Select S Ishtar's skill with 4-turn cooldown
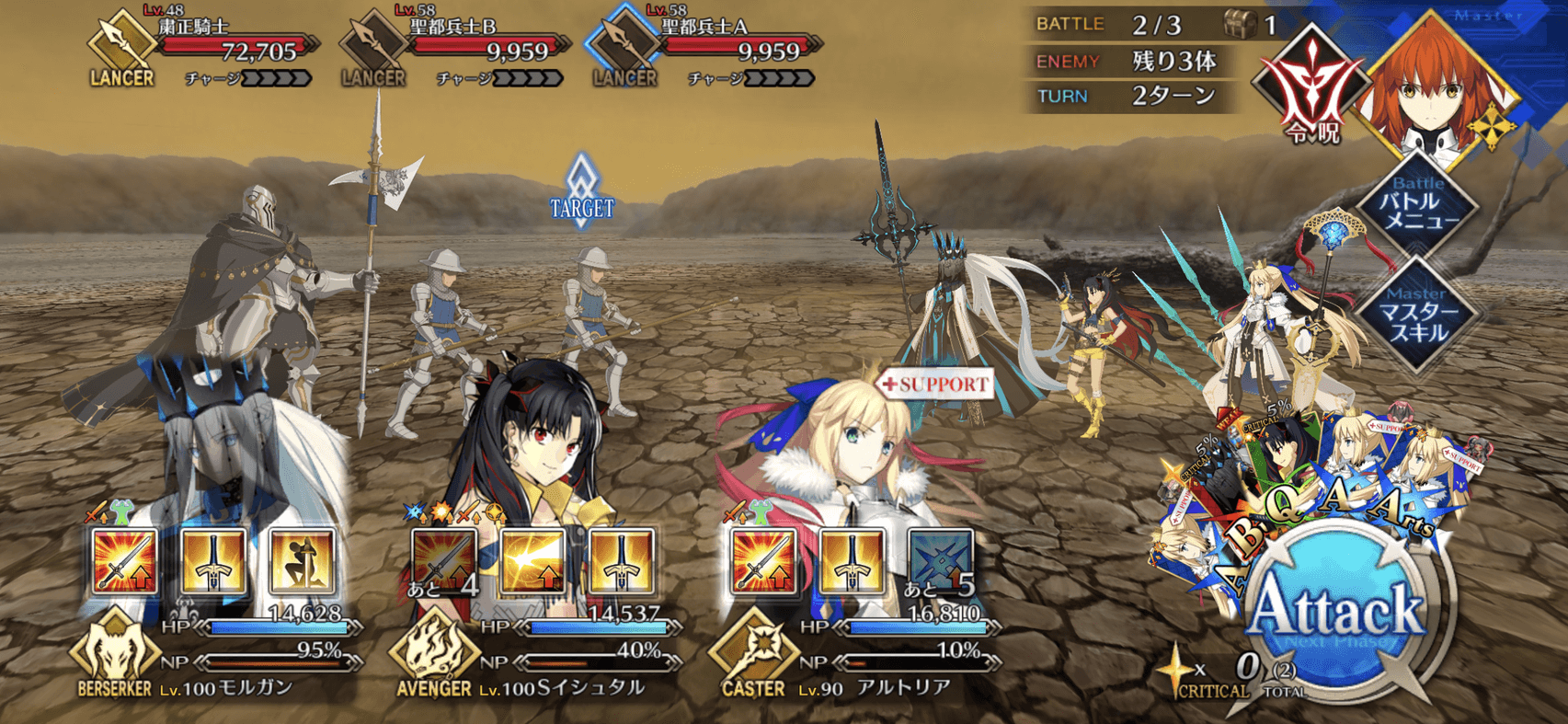The height and width of the screenshot is (724, 1568). (x=444, y=559)
